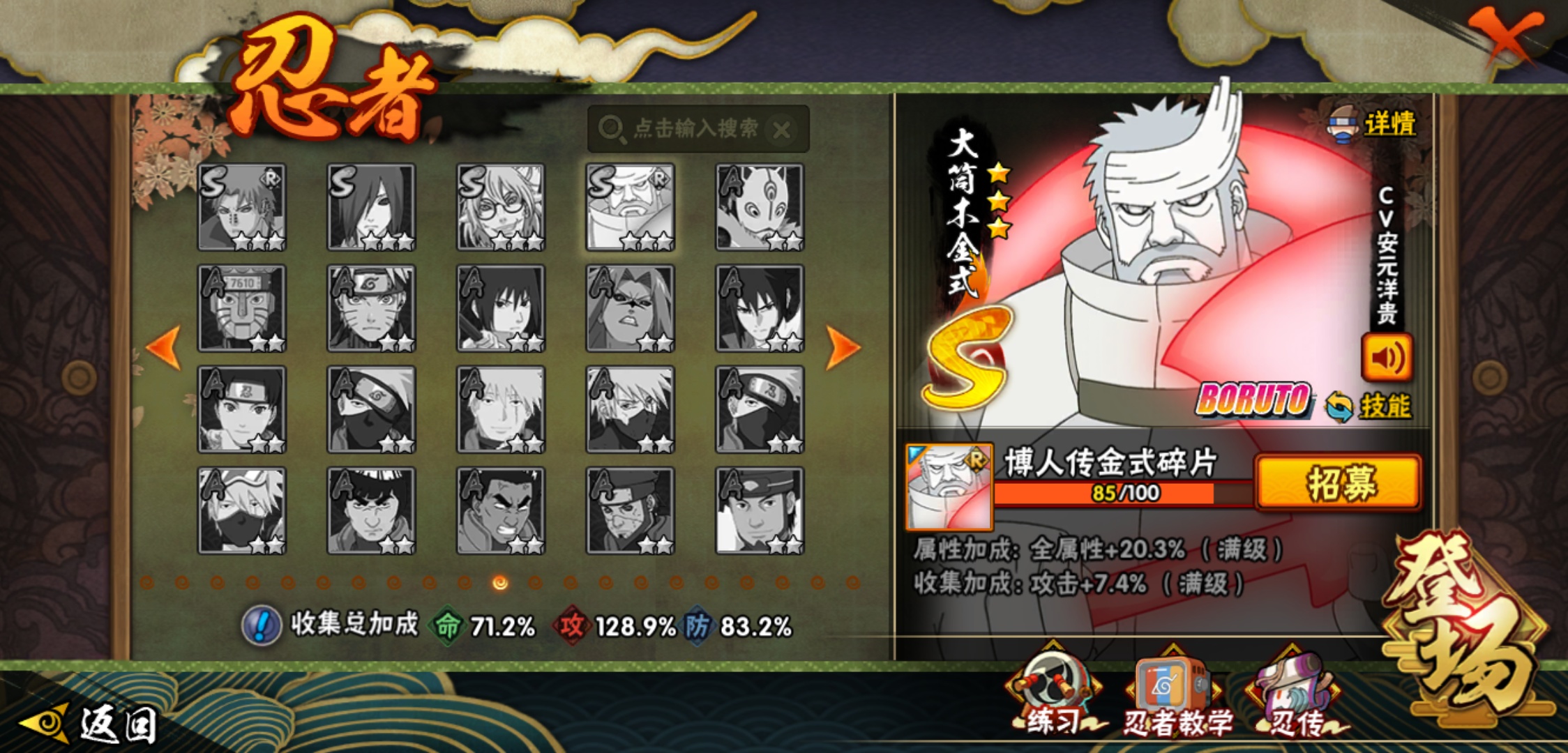Show collection total bonus info icon

point(262,625)
